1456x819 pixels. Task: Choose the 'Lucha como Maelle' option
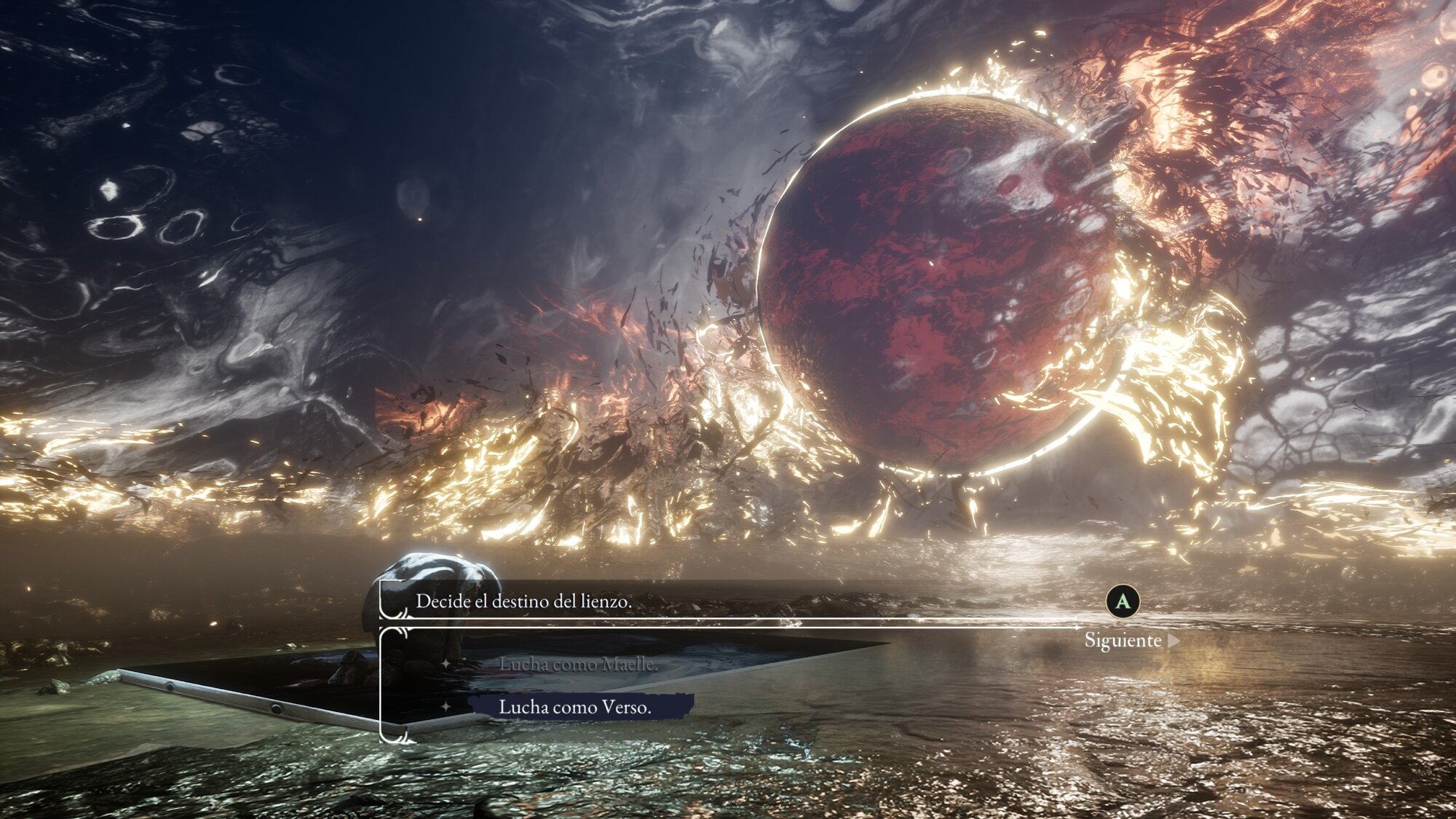[x=577, y=664]
